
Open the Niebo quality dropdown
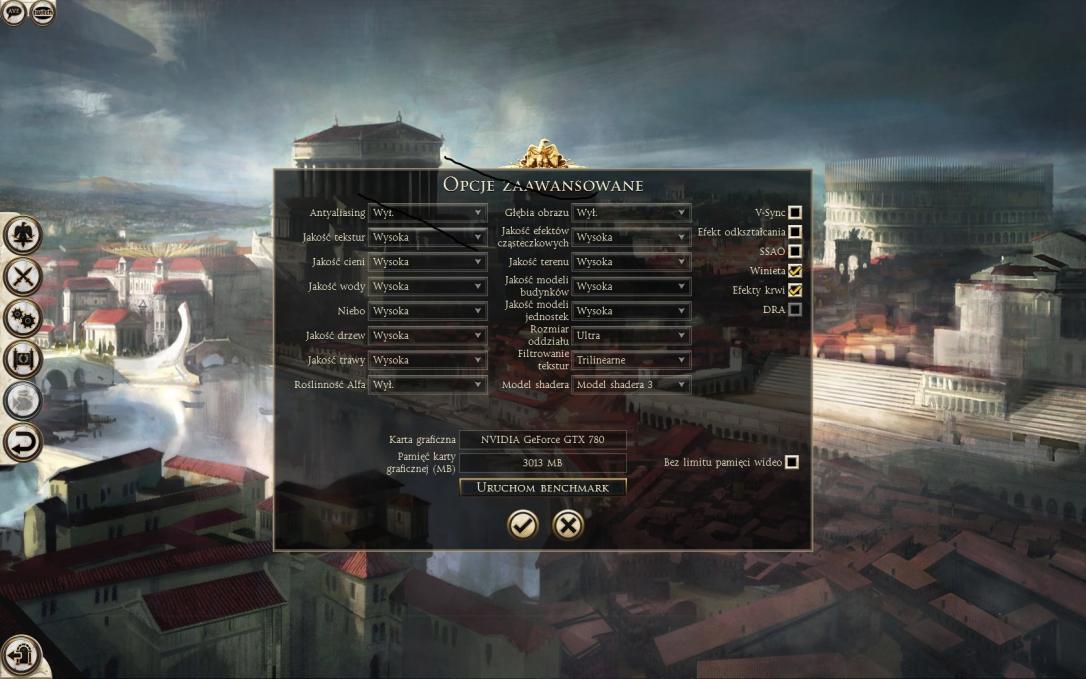click(x=427, y=311)
